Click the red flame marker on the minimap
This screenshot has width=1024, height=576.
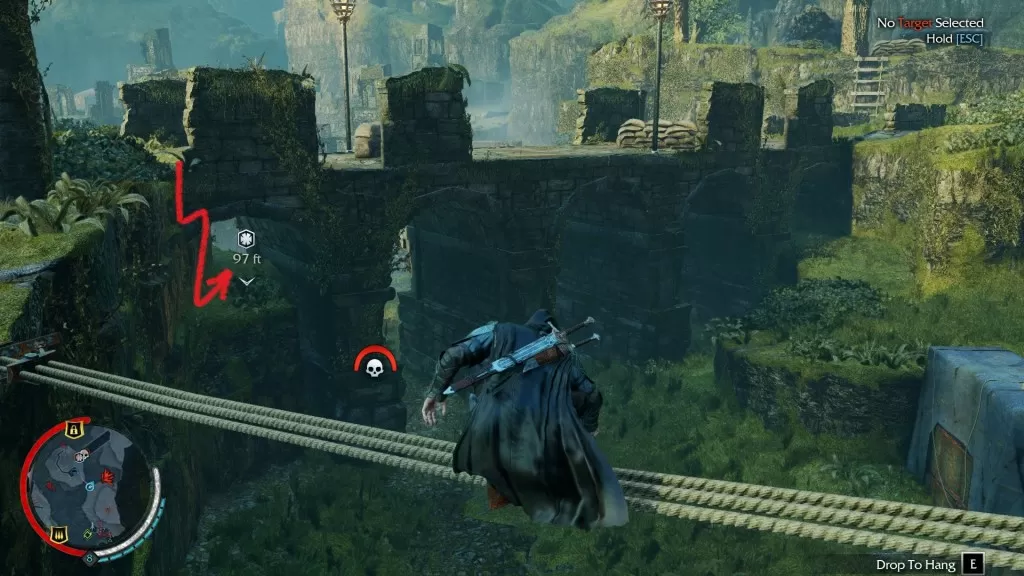pyautogui.click(x=107, y=476)
